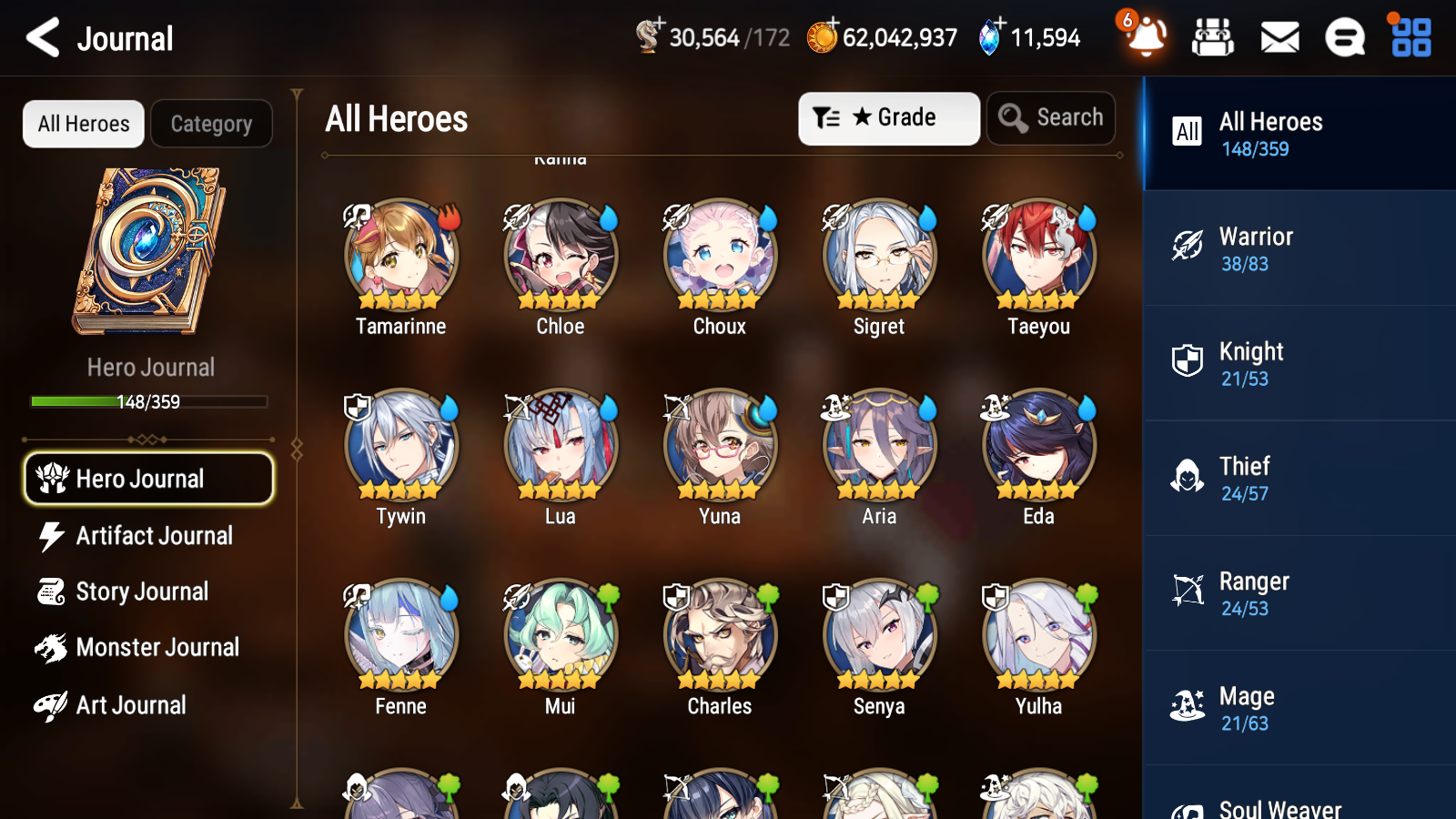
Task: Open the Grade sorting options
Action: (888, 117)
